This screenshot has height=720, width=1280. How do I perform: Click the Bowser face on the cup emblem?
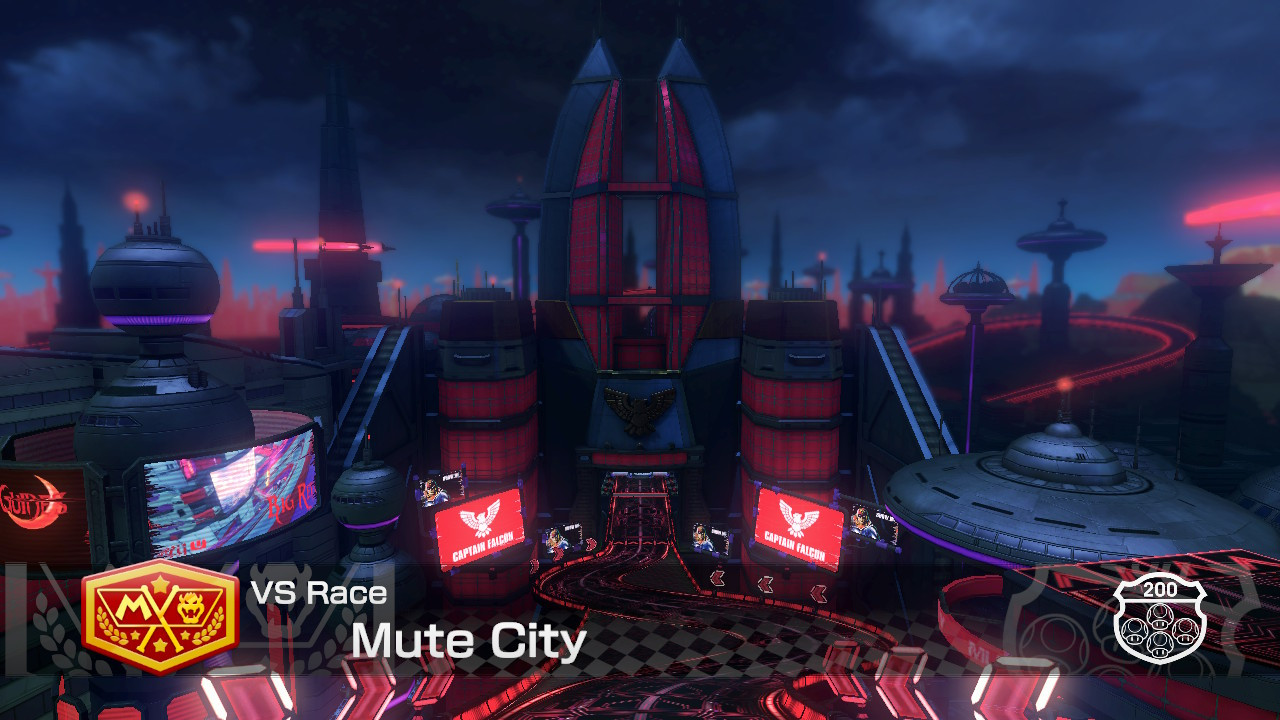[x=190, y=606]
